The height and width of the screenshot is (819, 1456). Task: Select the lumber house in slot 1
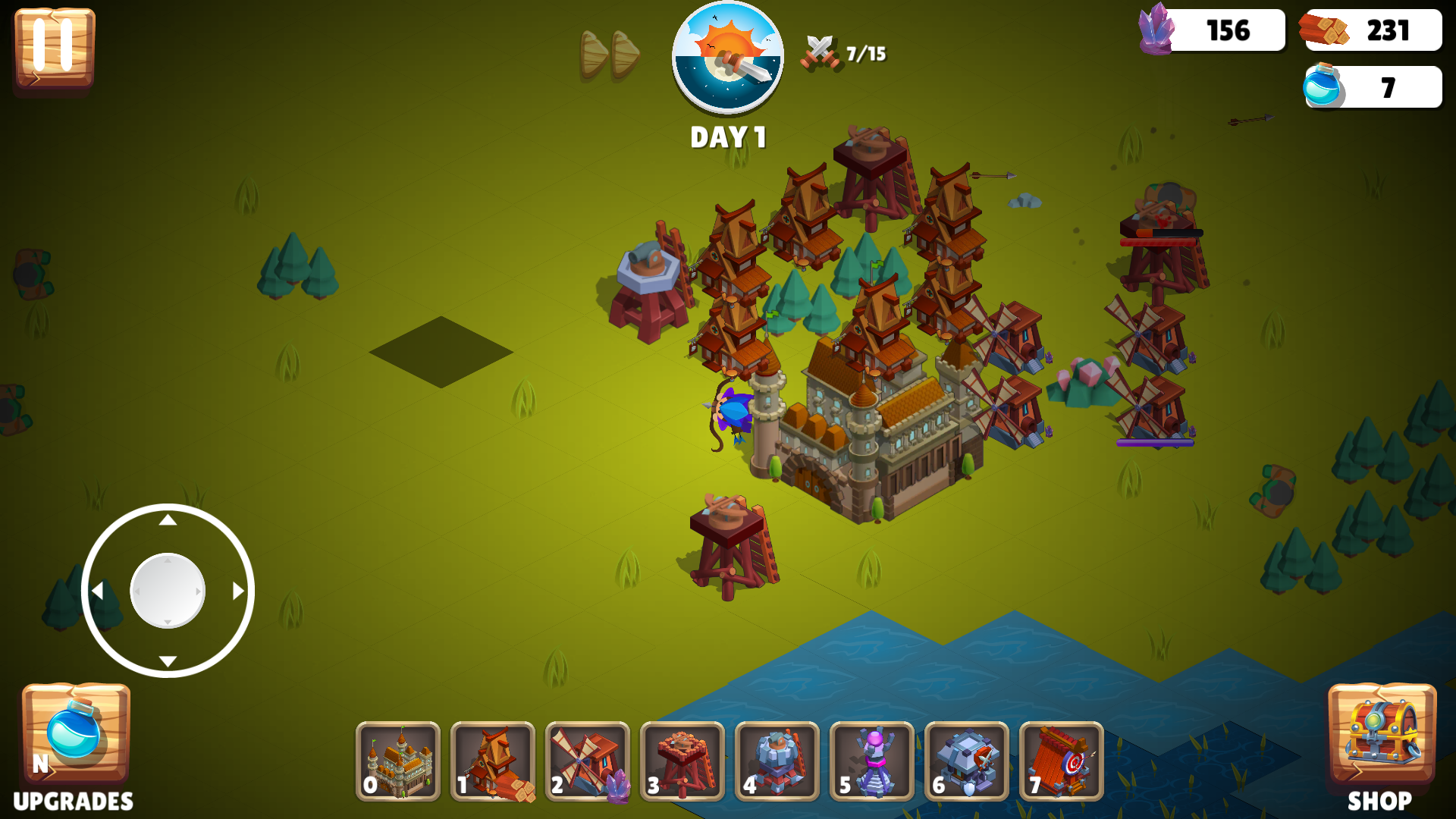tap(493, 762)
